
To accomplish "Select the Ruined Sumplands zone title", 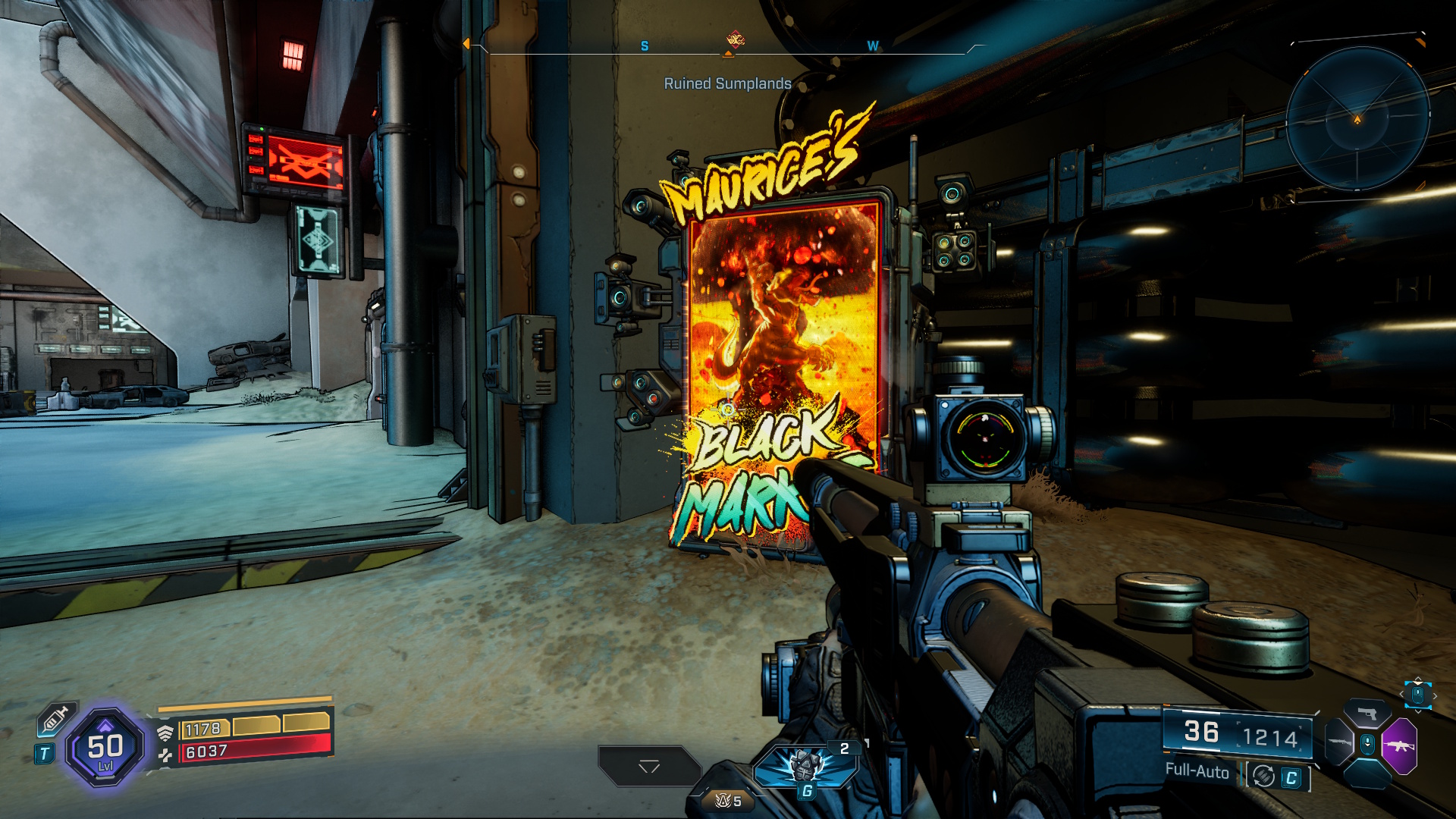I will [726, 85].
